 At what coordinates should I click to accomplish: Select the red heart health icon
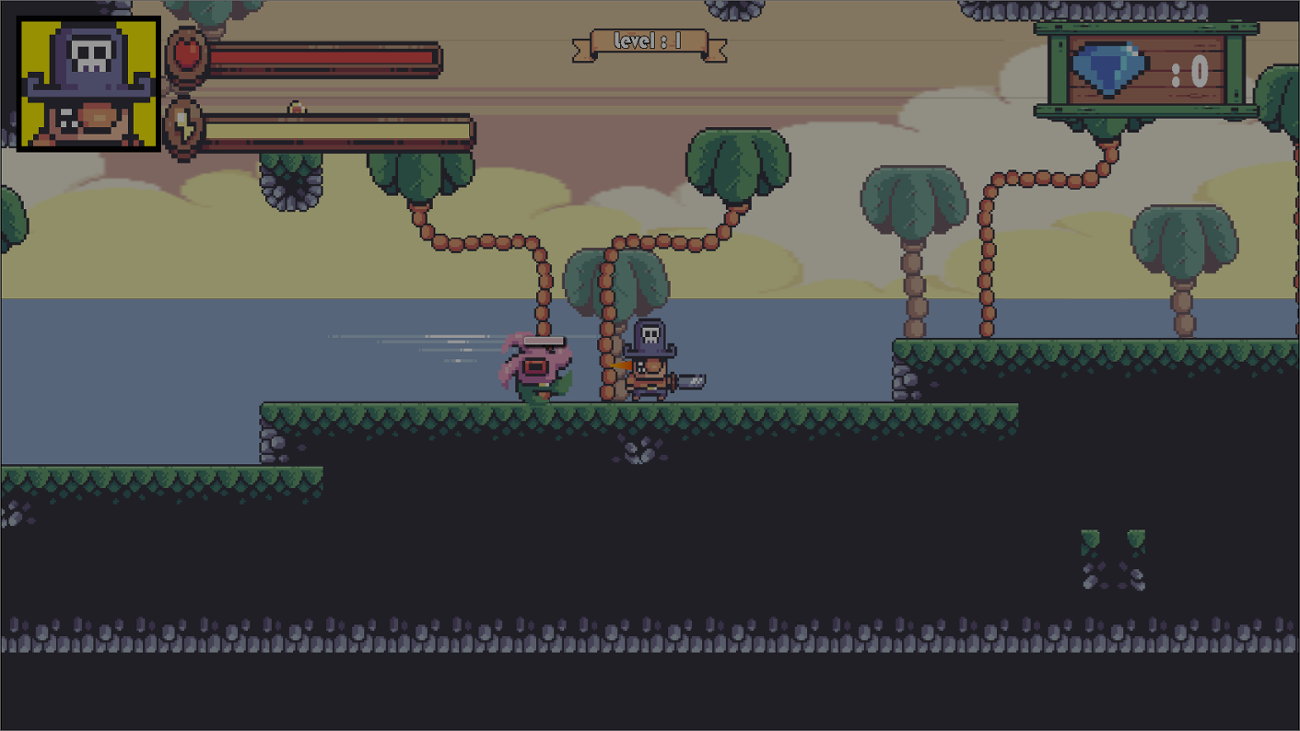click(187, 57)
